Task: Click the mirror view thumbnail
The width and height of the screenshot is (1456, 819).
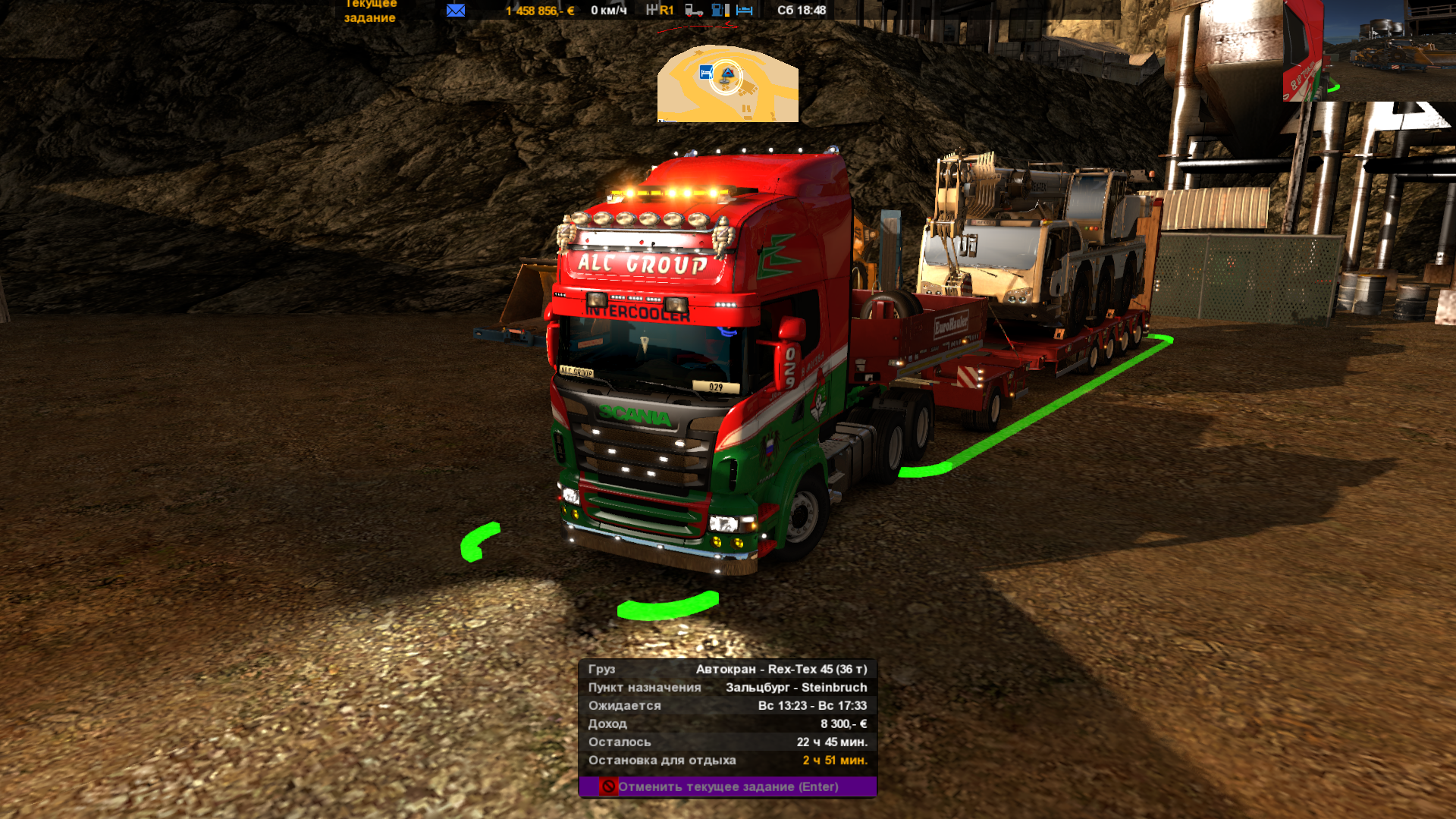Action: 1368,50
